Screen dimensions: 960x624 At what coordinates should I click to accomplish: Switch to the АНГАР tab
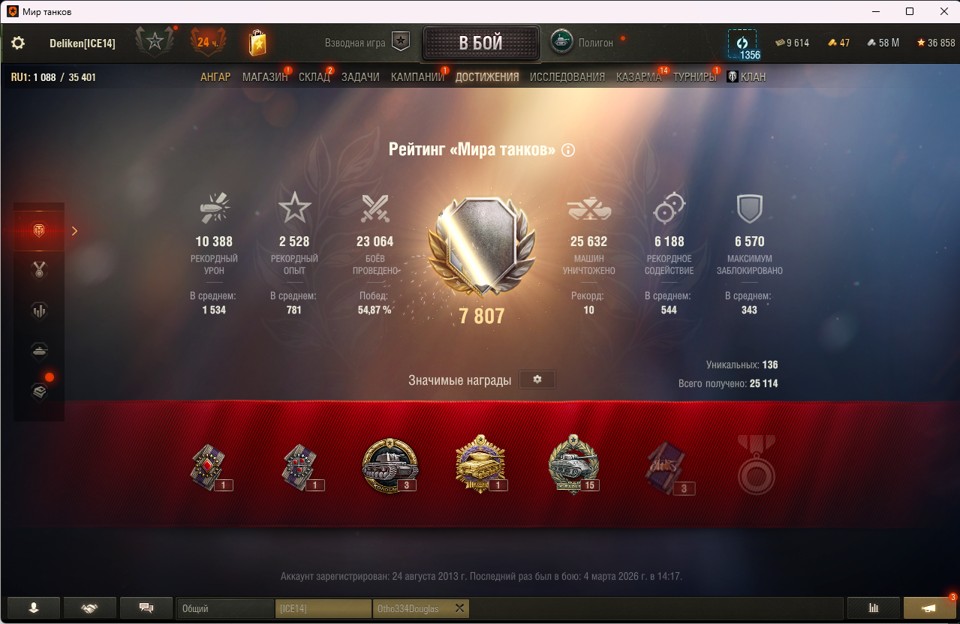tap(215, 77)
